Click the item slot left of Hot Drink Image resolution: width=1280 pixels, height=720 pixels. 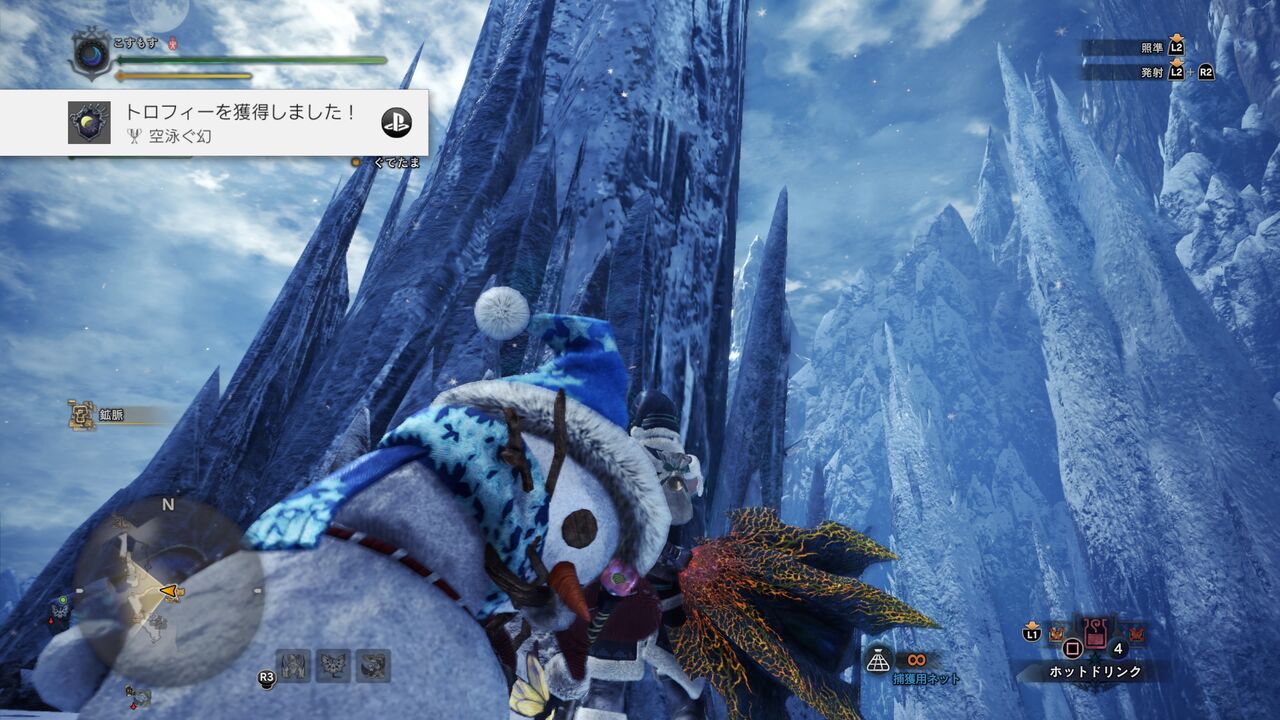pyautogui.click(x=1055, y=632)
